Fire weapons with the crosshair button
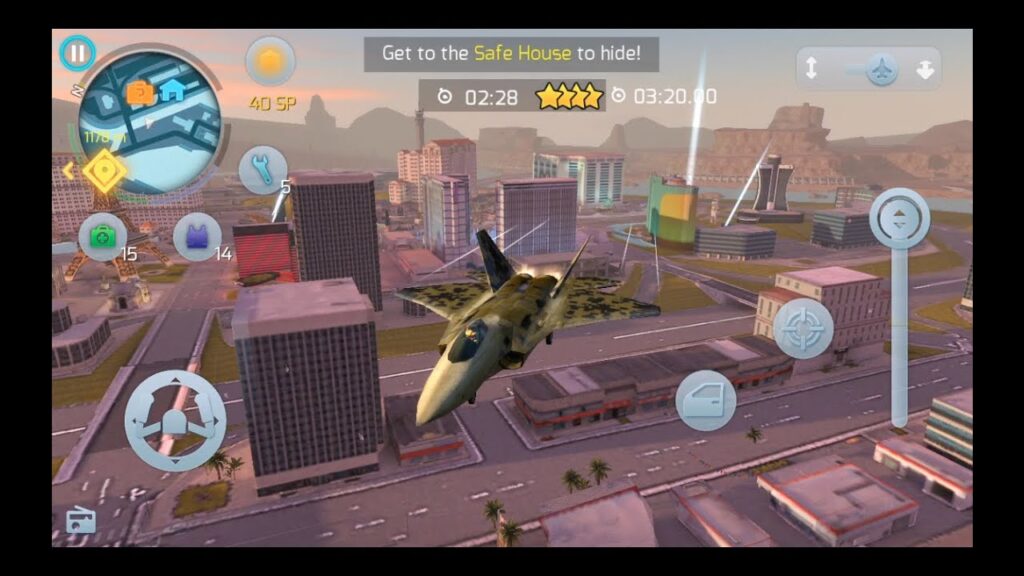 tap(803, 327)
